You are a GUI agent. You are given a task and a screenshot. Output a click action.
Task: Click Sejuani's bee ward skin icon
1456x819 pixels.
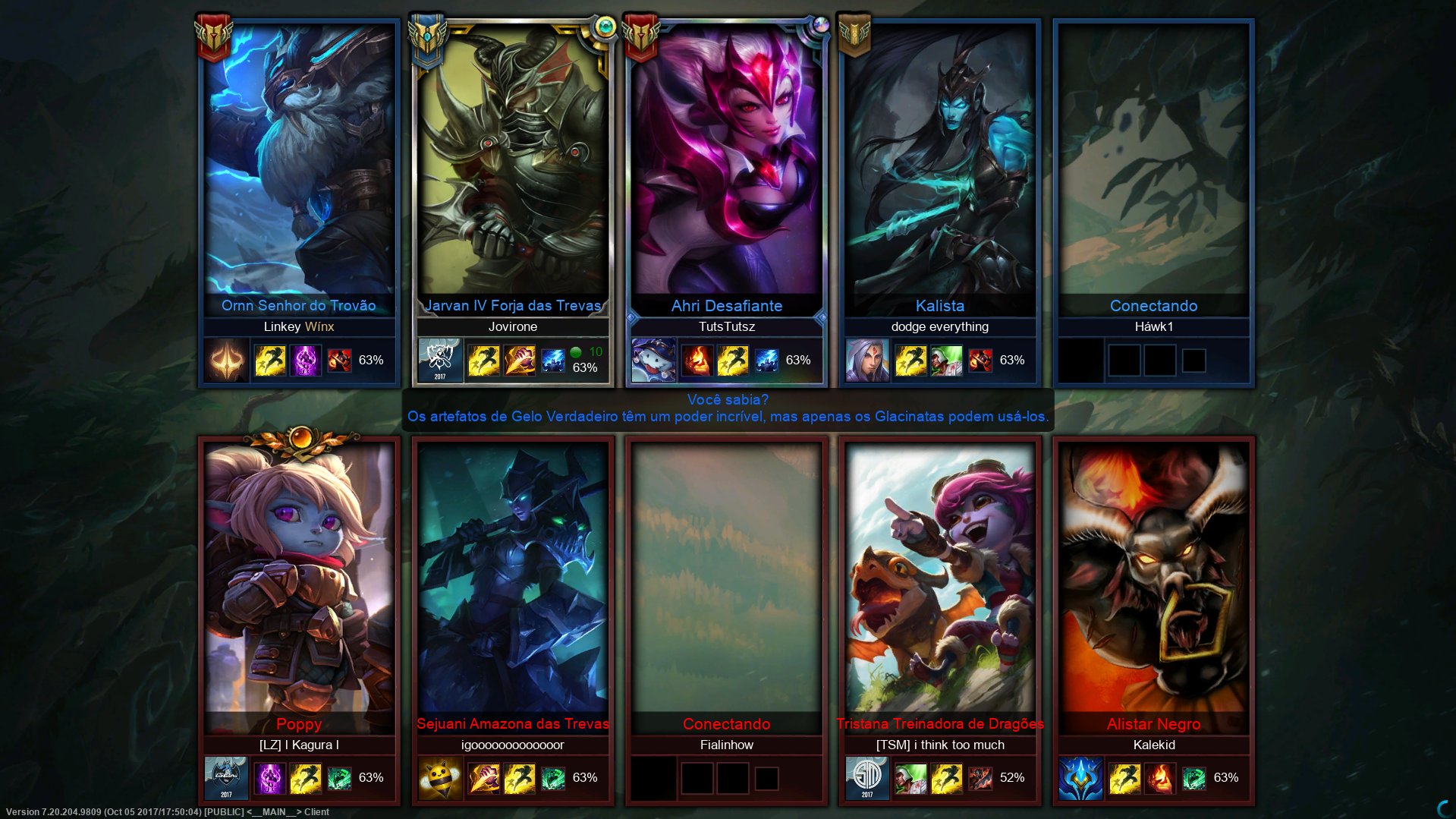[x=440, y=776]
